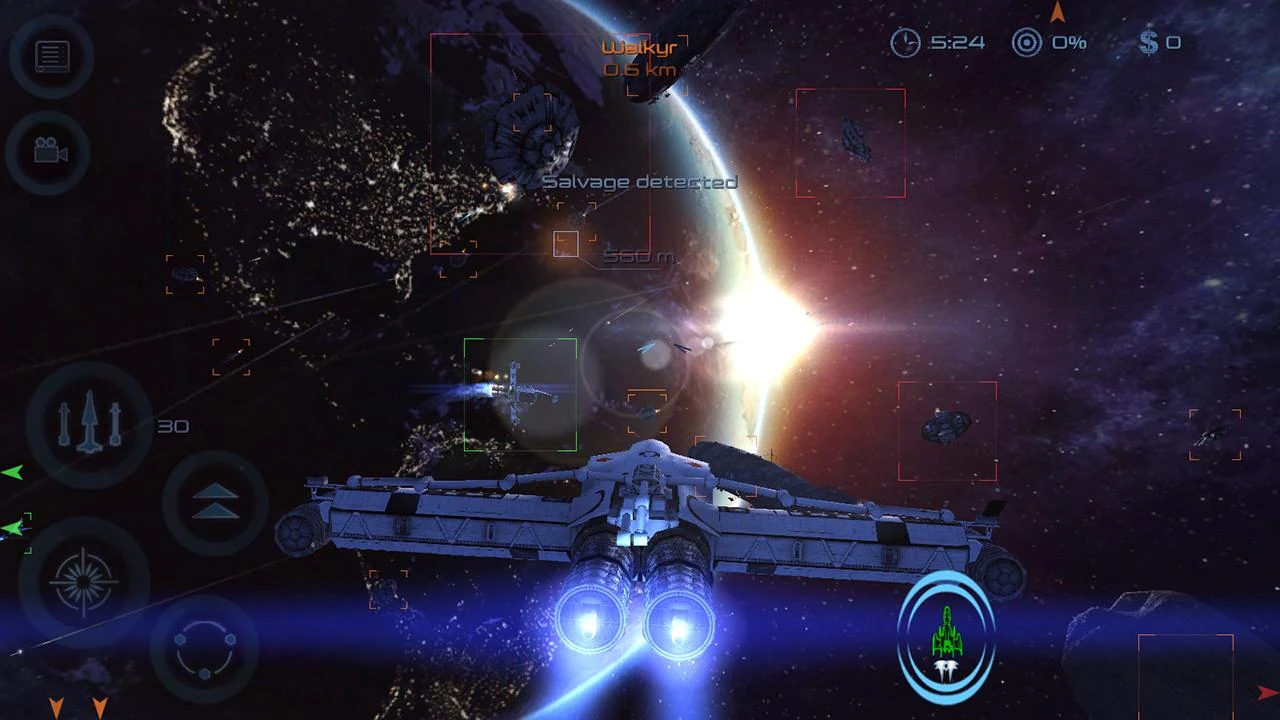
Task: Tap the orange compass navigation arrow
Action: click(x=1057, y=14)
